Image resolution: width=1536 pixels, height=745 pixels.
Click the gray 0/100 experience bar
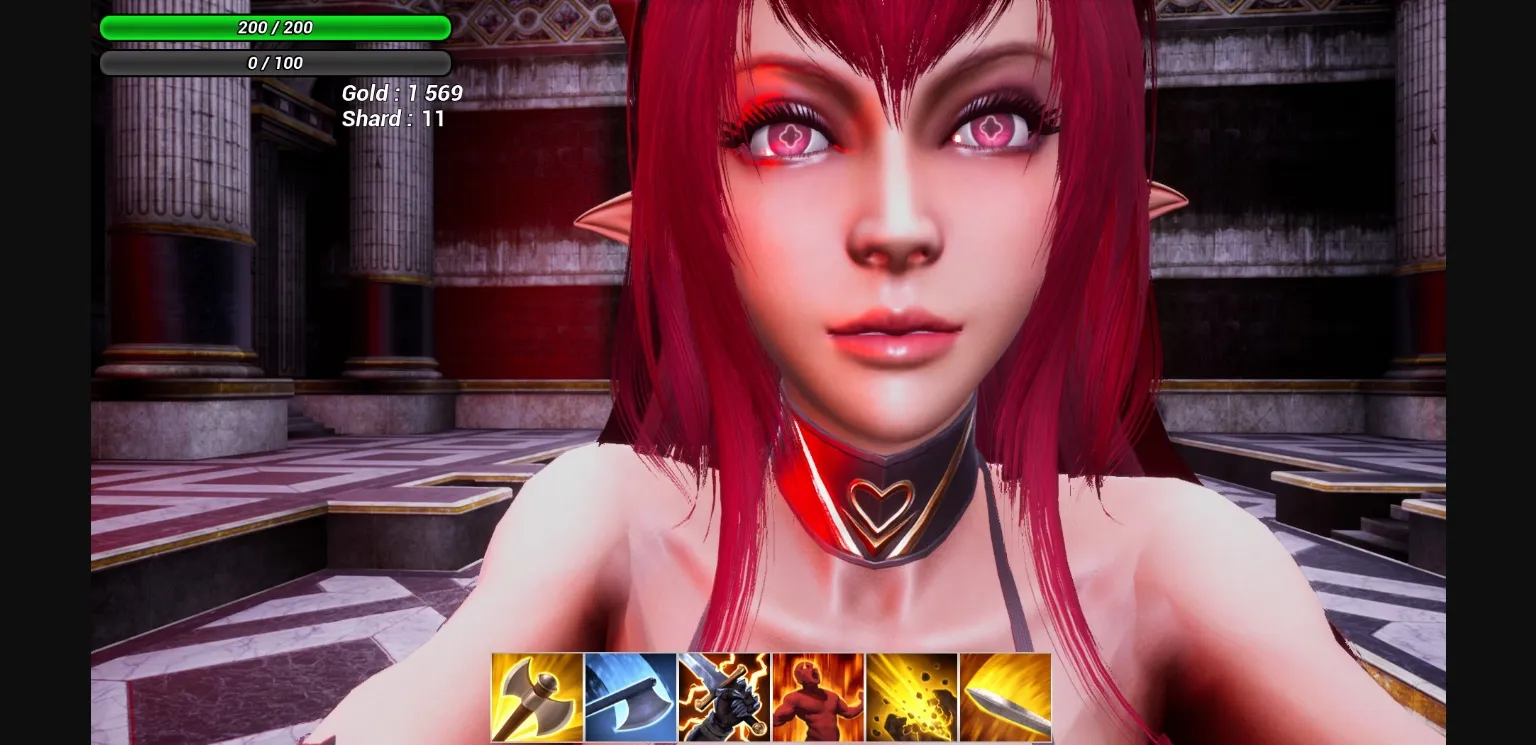click(275, 63)
